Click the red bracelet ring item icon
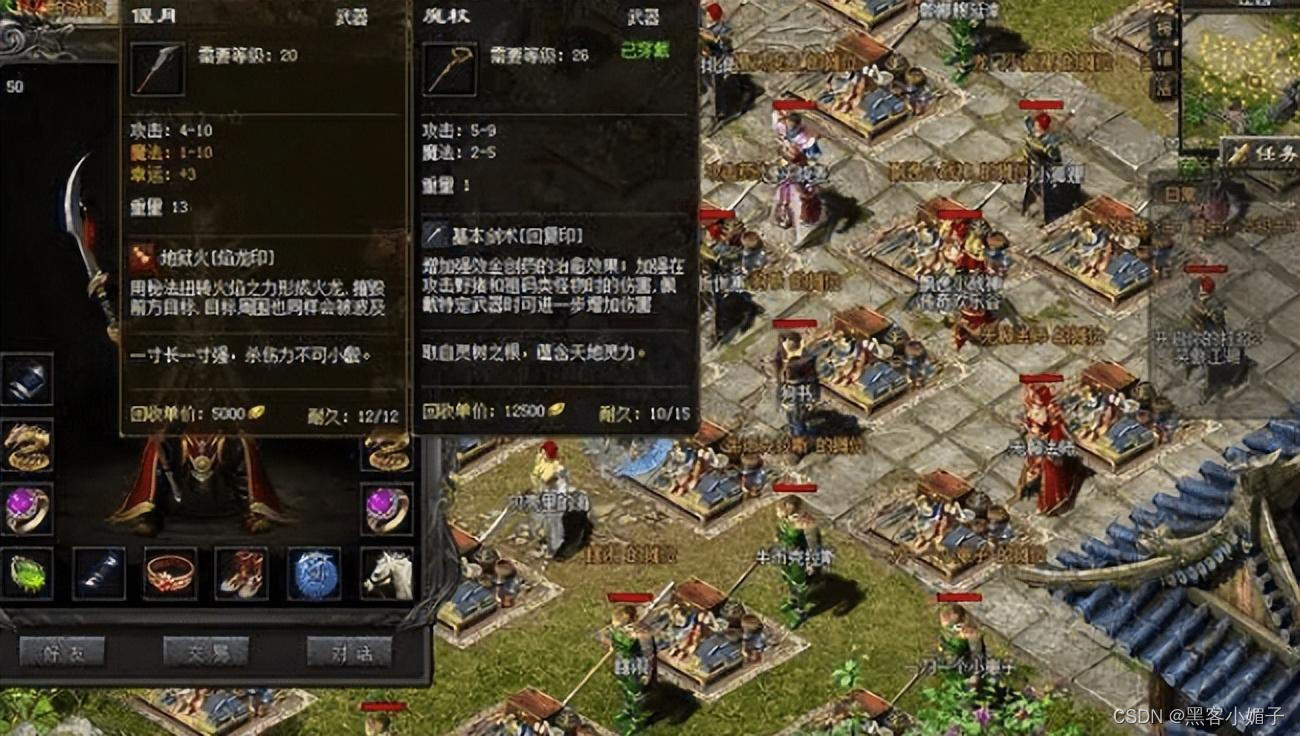Image resolution: width=1300 pixels, height=736 pixels. coord(170,573)
